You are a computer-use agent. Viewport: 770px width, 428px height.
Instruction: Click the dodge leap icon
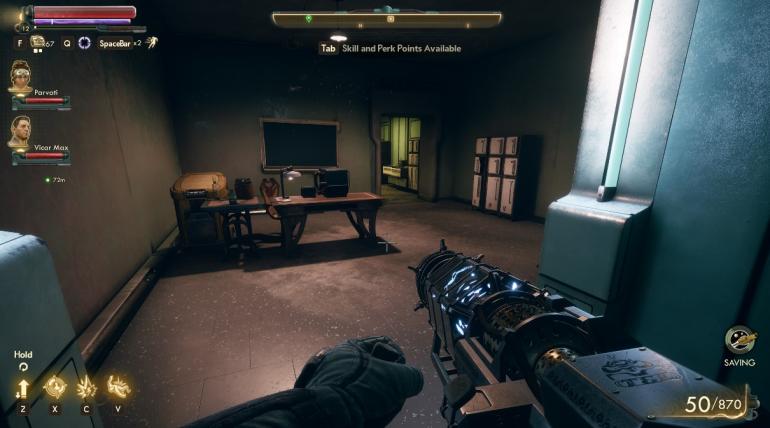coord(150,42)
